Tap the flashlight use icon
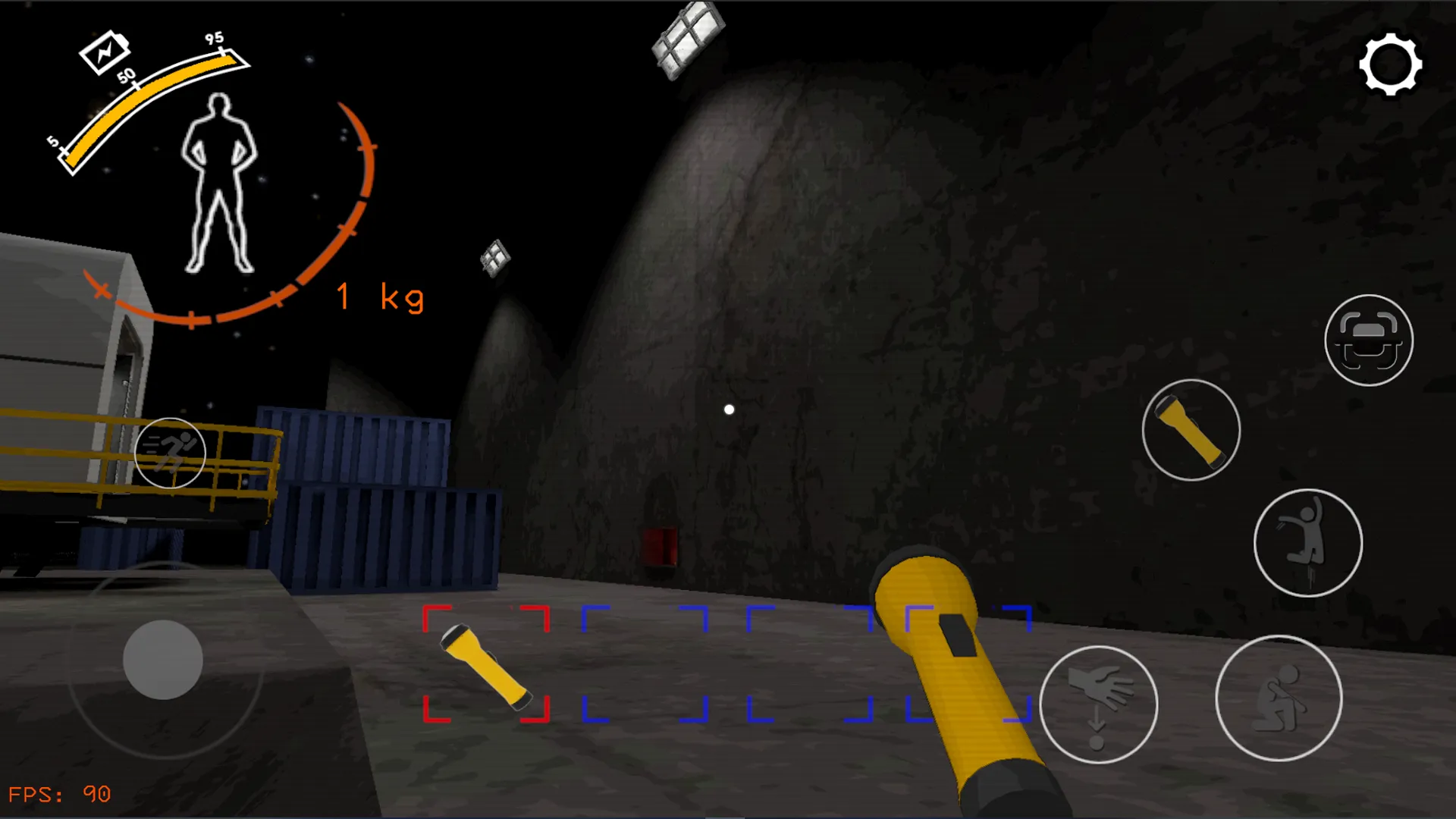 tap(1191, 428)
